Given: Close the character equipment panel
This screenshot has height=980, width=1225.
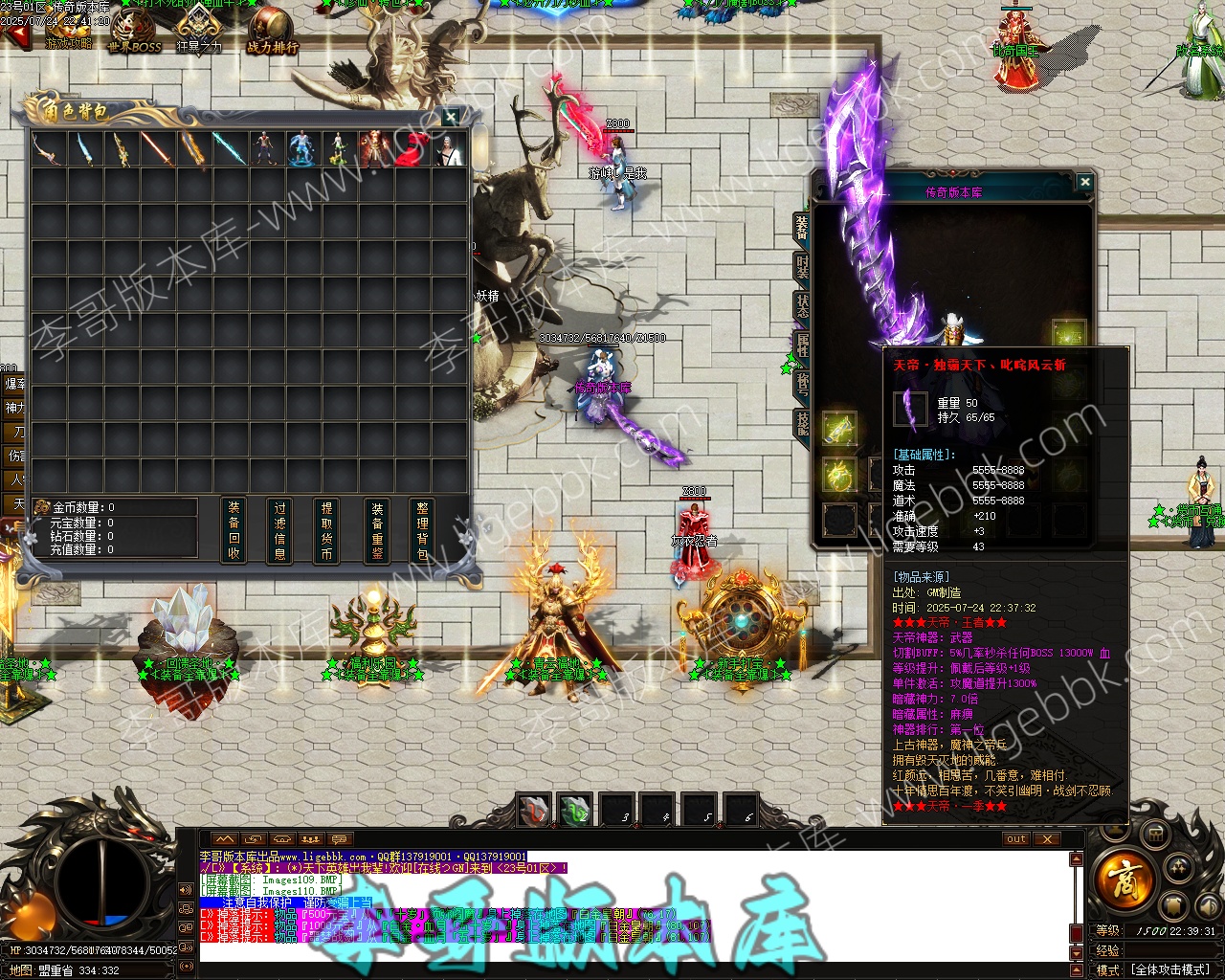Looking at the screenshot, I should point(1084,182).
